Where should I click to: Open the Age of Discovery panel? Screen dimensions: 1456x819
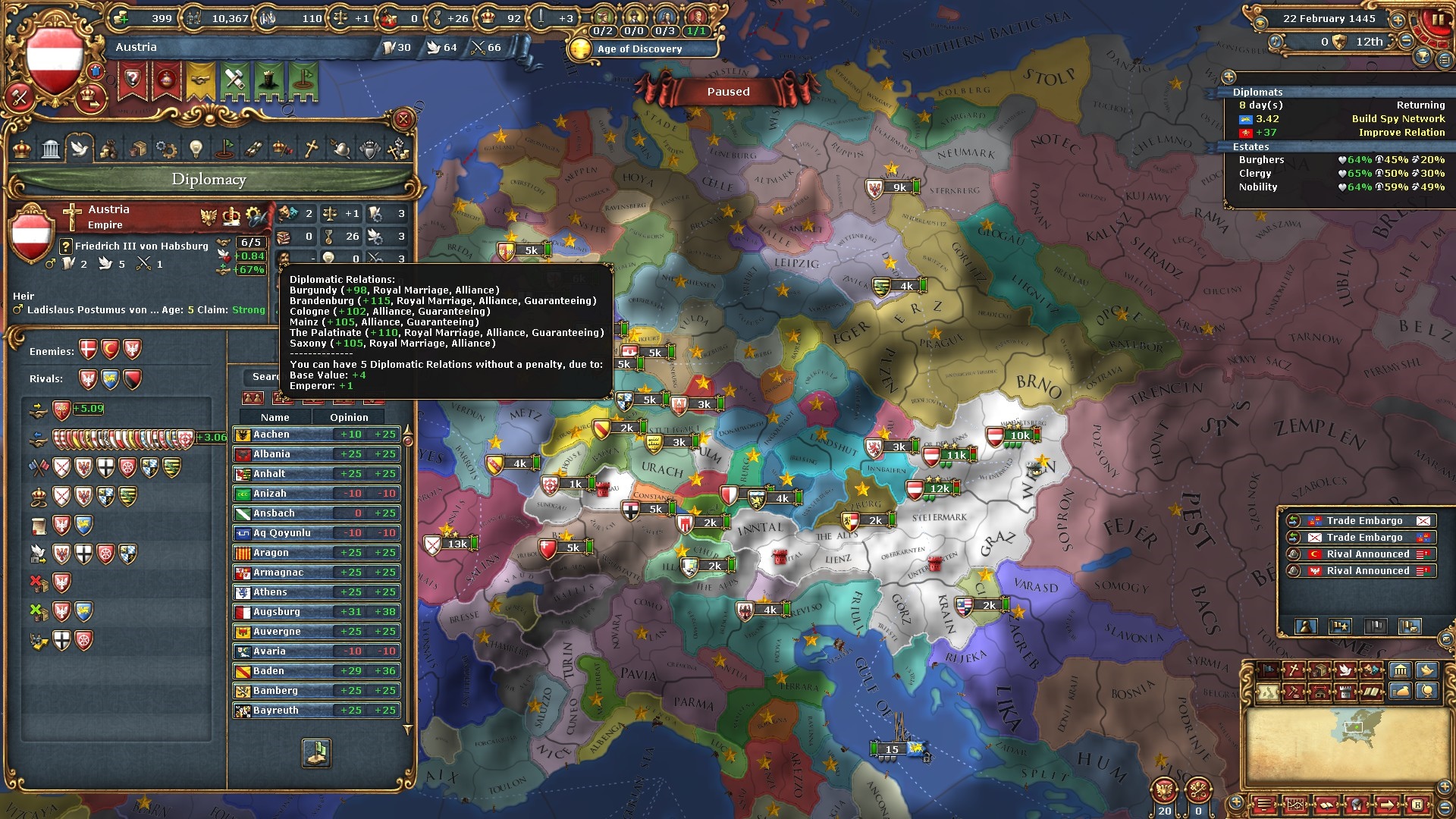tap(639, 49)
